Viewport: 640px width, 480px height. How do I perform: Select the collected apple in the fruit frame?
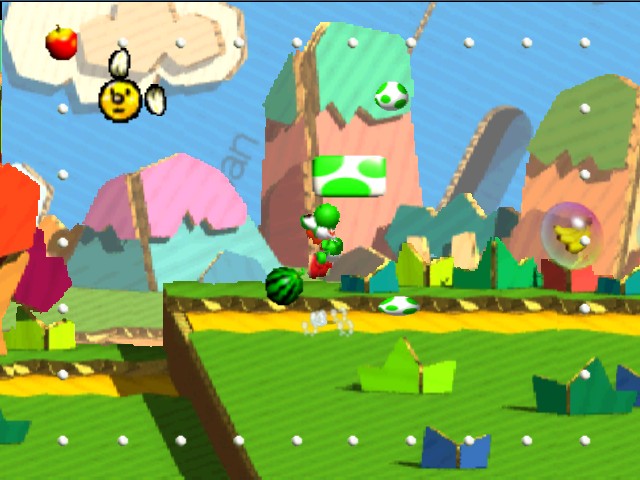point(62,43)
